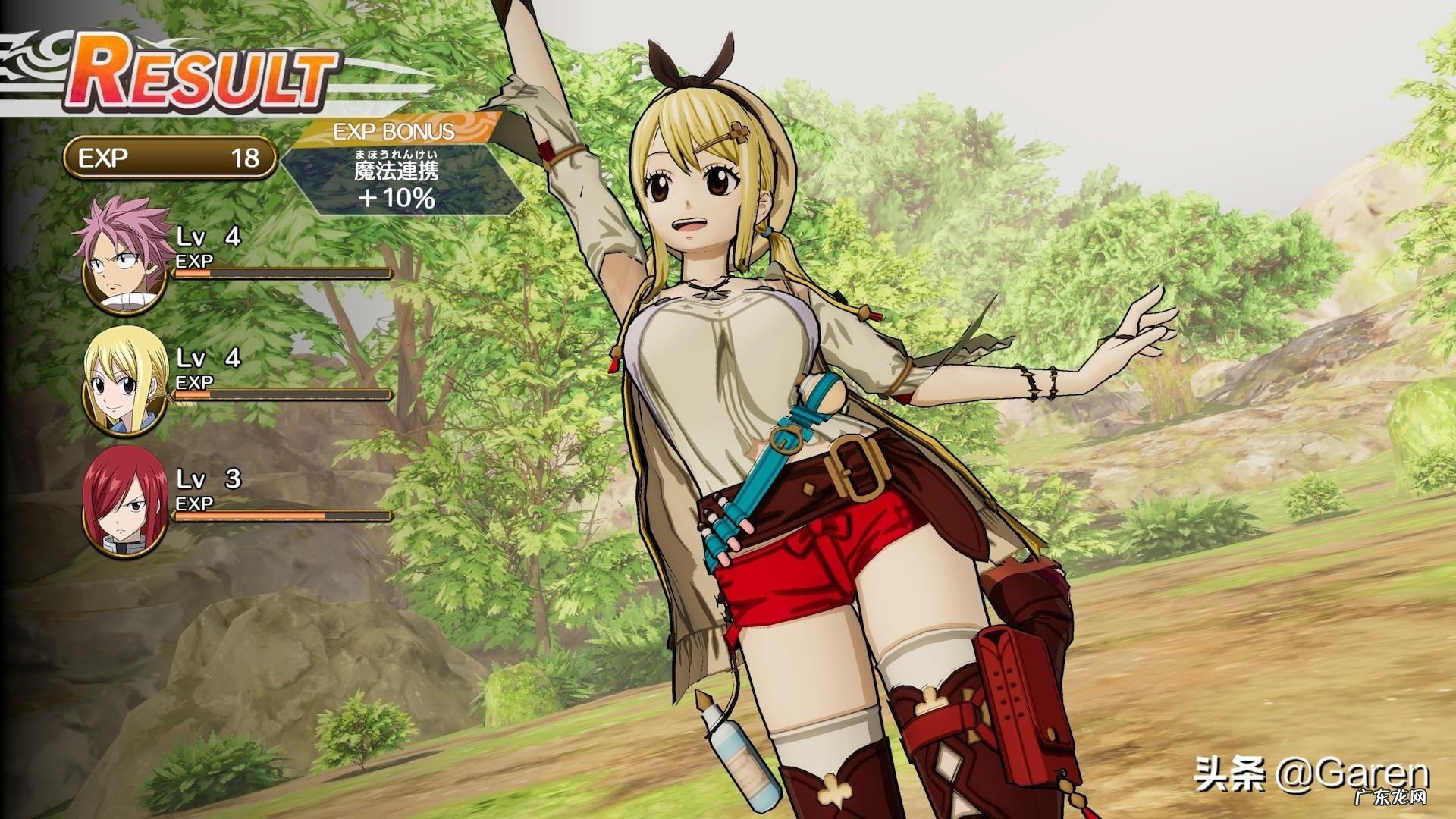1456x819 pixels.
Task: Expand Natsu's Lv 4 entry
Action: point(209,237)
